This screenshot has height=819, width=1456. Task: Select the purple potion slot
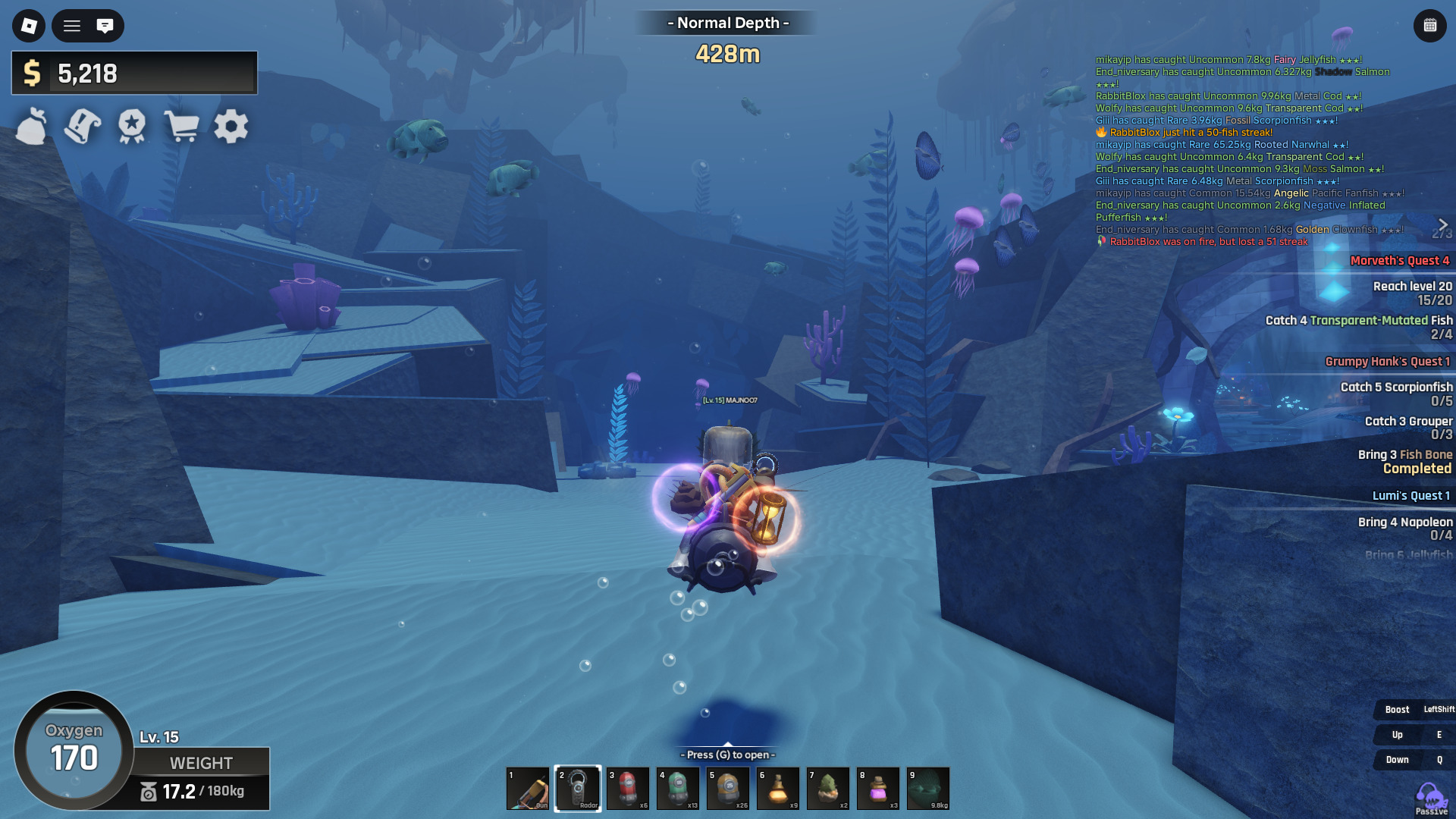[878, 789]
